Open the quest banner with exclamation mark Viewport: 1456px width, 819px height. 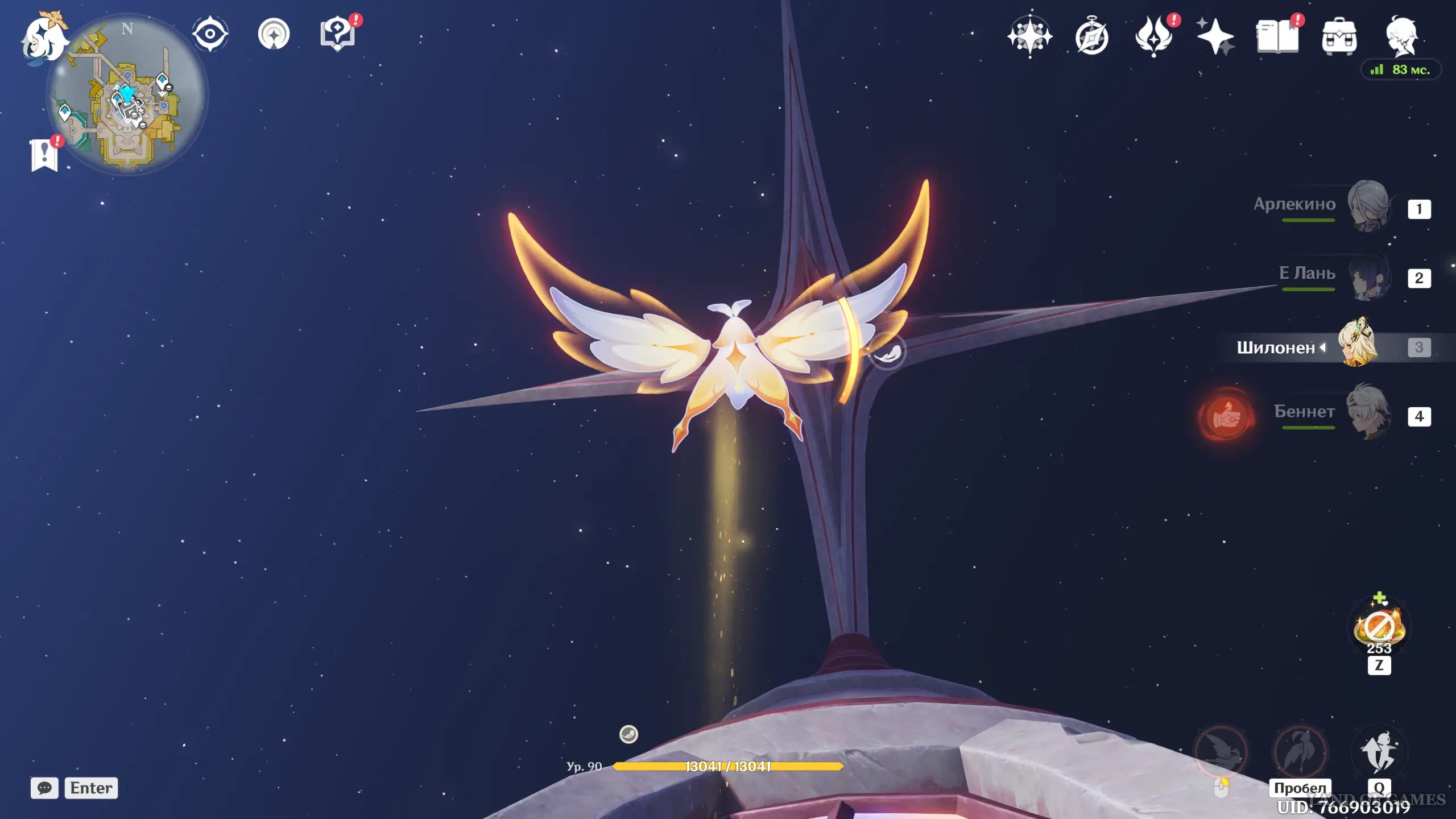[x=44, y=155]
